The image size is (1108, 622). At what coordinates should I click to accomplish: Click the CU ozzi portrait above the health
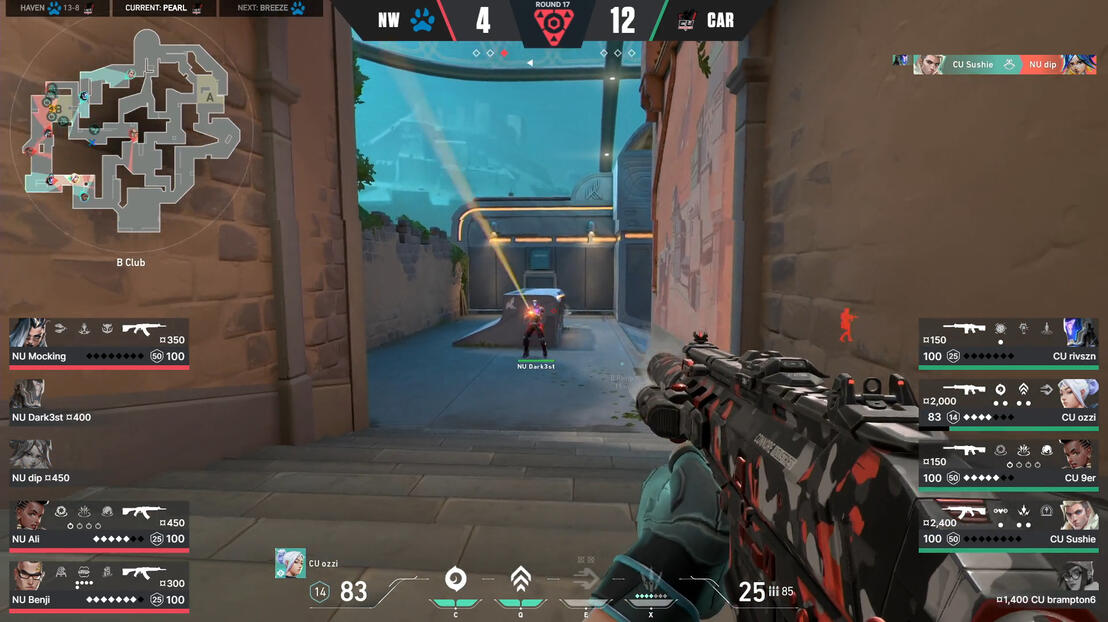pyautogui.click(x=290, y=563)
